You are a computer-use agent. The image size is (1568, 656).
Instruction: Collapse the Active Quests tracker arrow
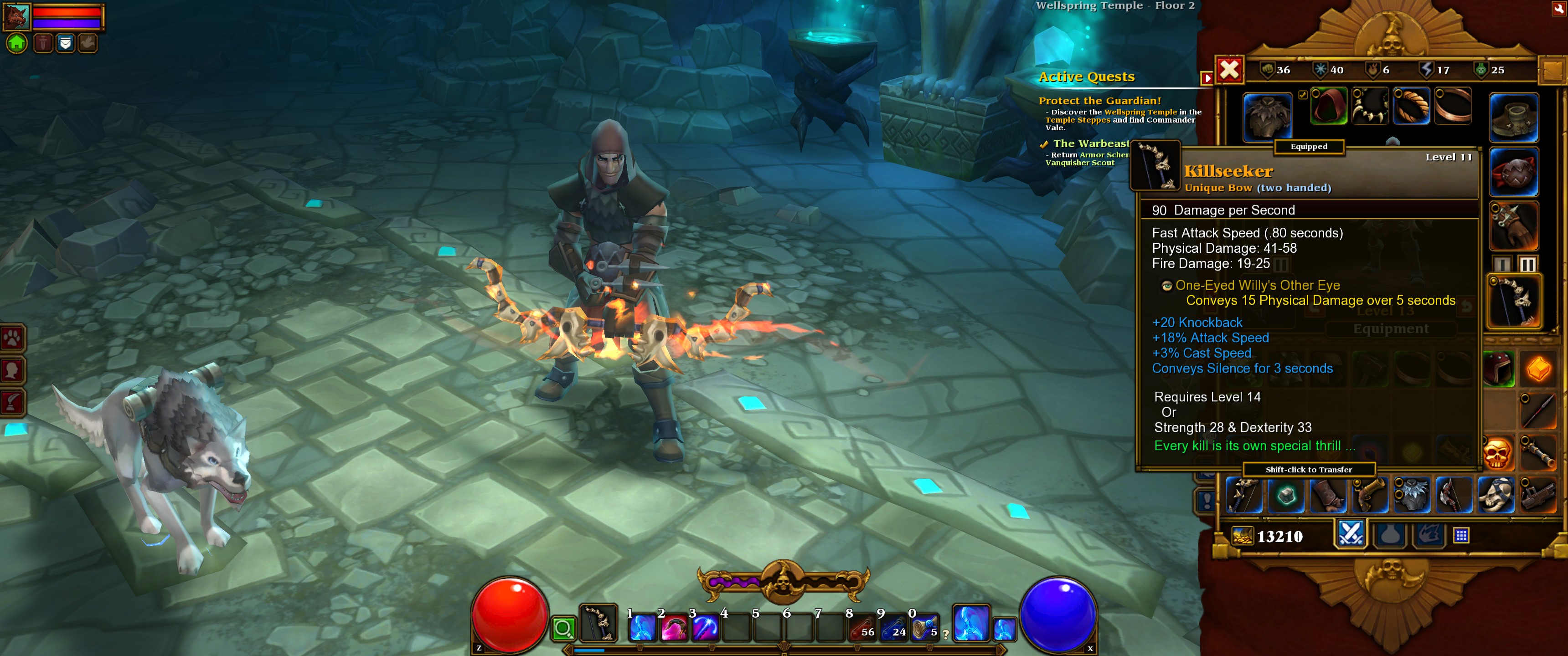pyautogui.click(x=1207, y=78)
